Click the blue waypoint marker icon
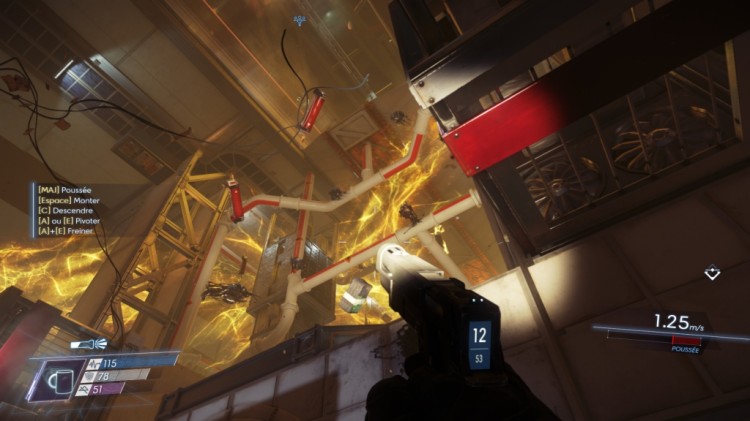The height and width of the screenshot is (421, 750). (x=299, y=20)
